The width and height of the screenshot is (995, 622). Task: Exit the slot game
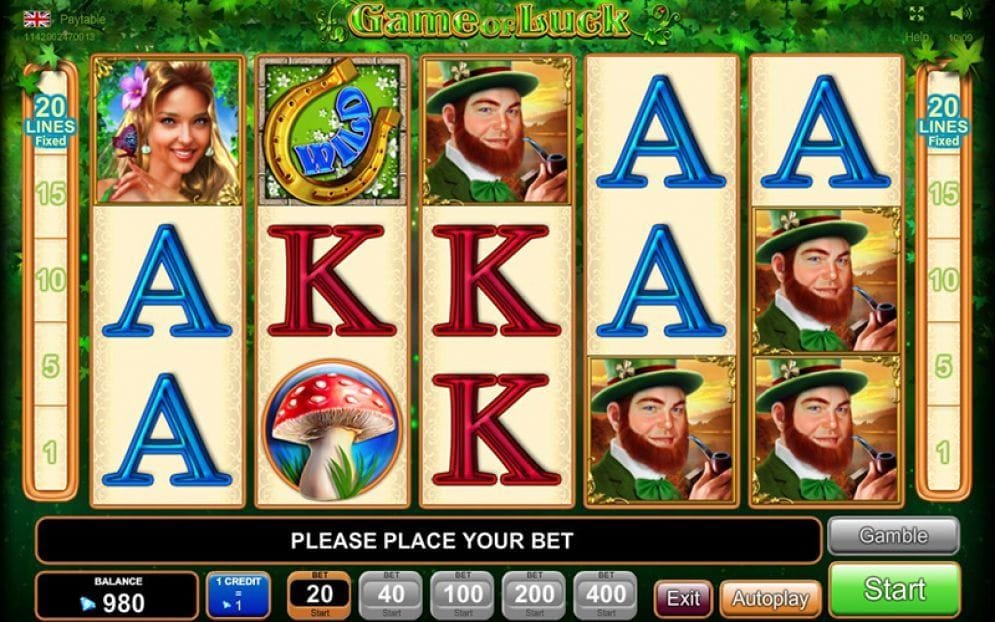[x=683, y=599]
